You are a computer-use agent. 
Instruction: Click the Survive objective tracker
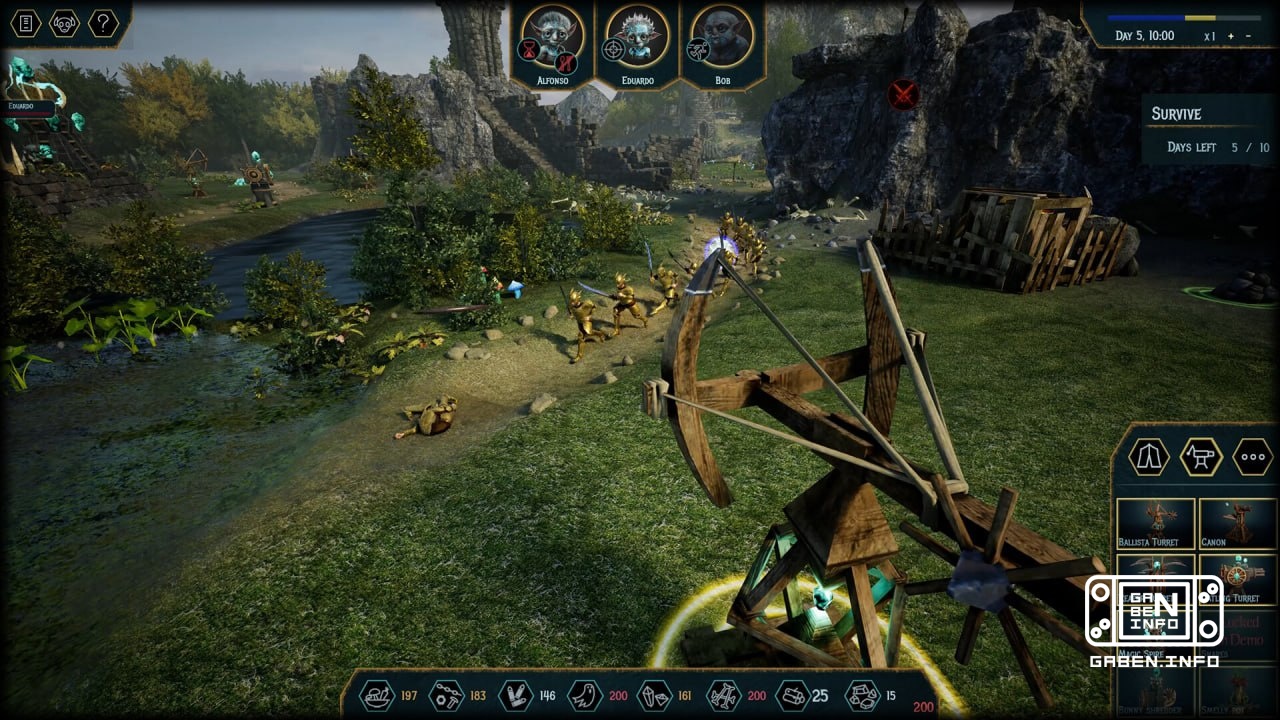1208,130
